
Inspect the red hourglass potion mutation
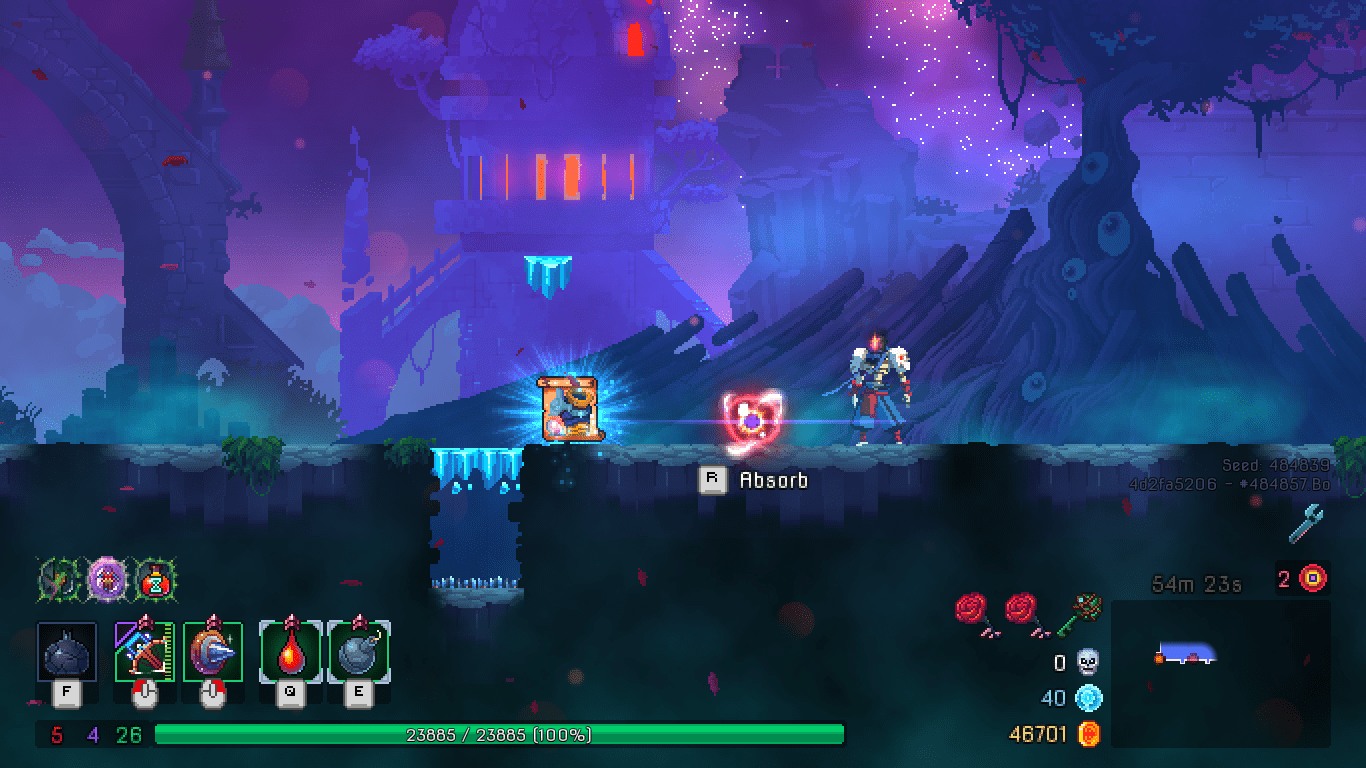pos(157,578)
